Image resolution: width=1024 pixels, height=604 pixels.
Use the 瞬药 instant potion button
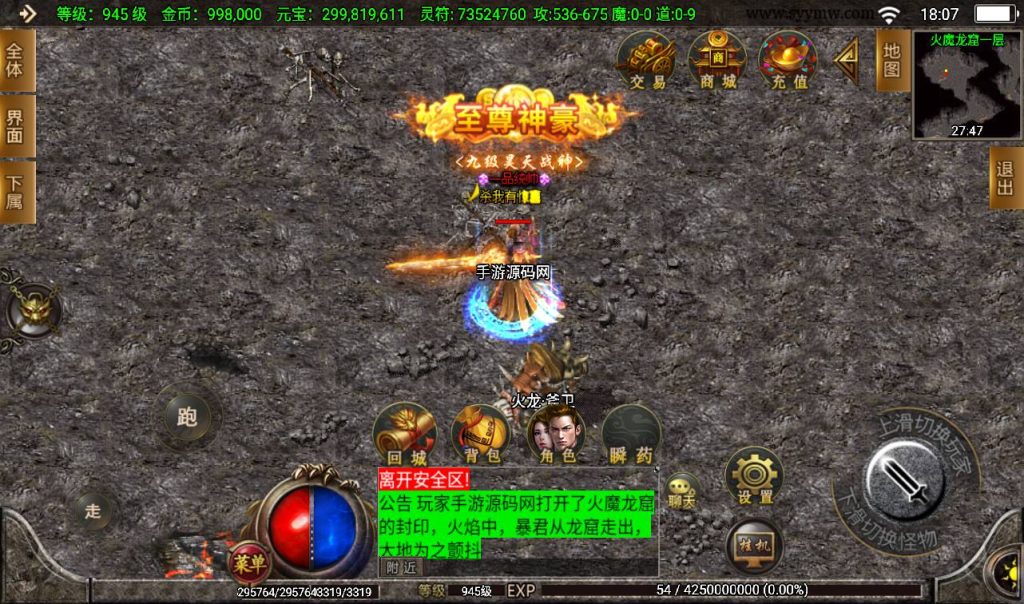[x=631, y=434]
